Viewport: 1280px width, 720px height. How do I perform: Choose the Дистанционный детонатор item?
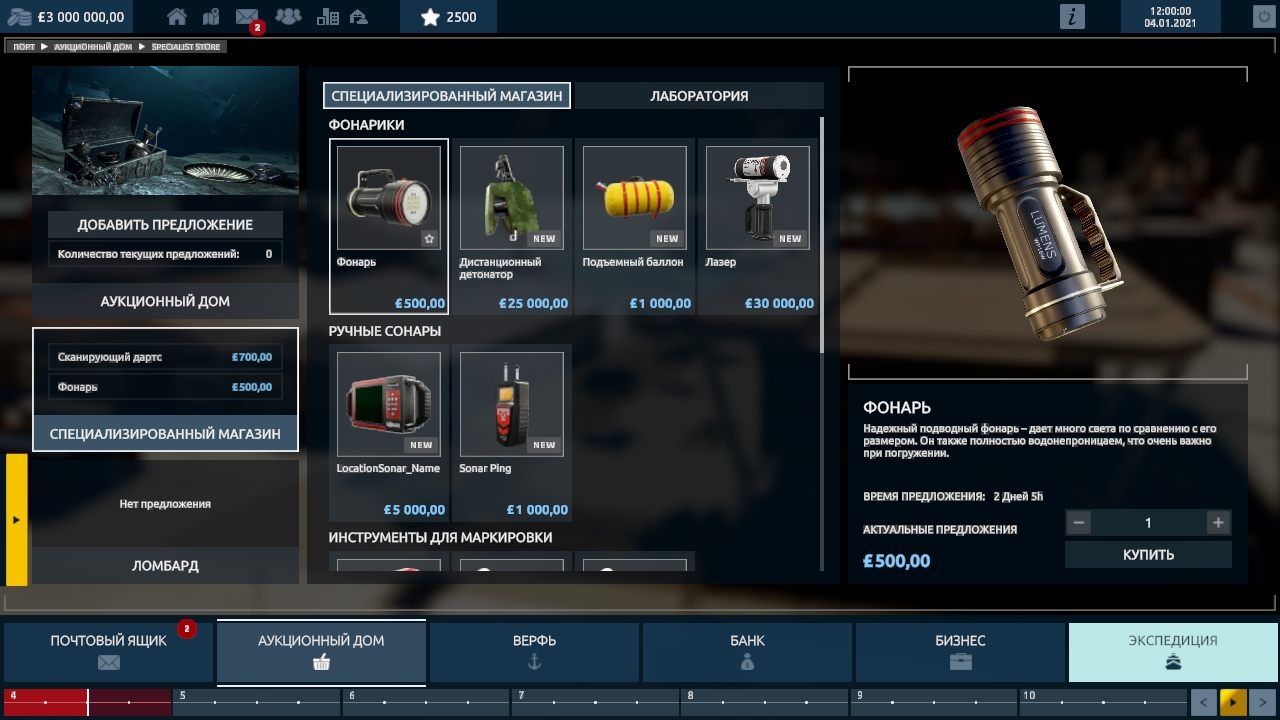point(511,227)
